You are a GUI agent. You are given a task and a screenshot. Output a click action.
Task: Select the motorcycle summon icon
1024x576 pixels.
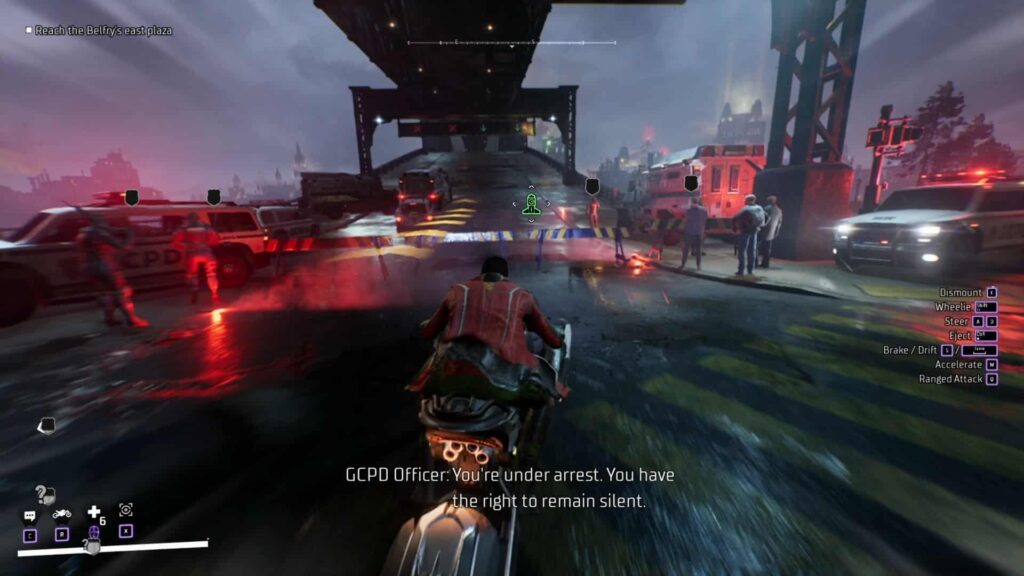[x=62, y=514]
